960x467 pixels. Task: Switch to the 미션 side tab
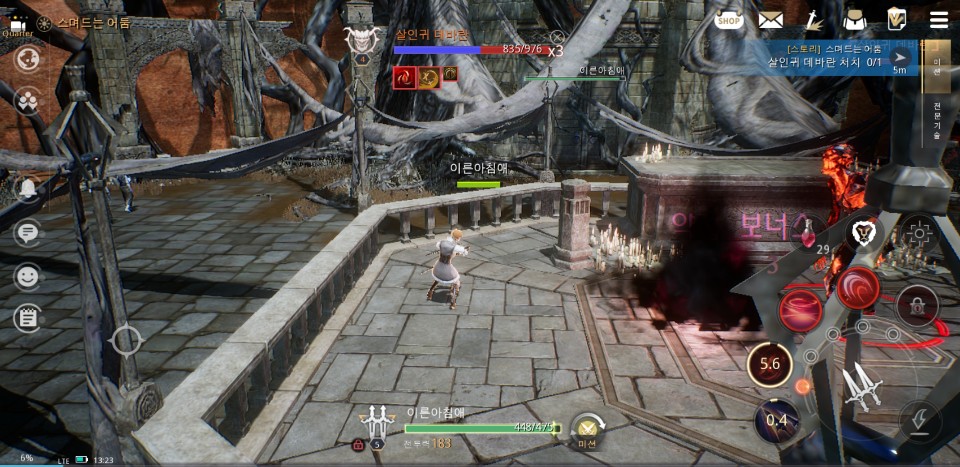(x=937, y=67)
